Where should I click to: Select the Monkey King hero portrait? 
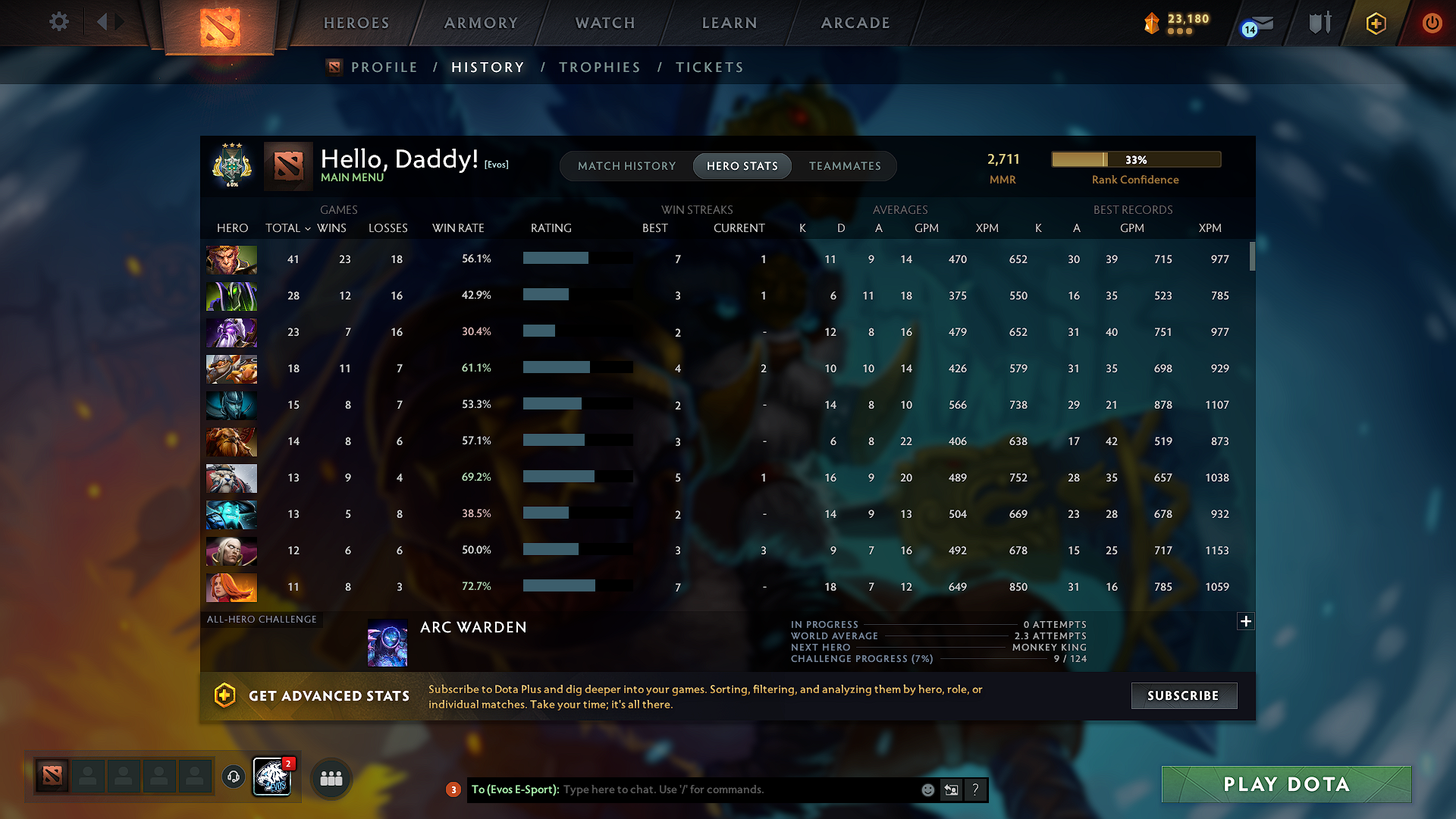click(231, 259)
